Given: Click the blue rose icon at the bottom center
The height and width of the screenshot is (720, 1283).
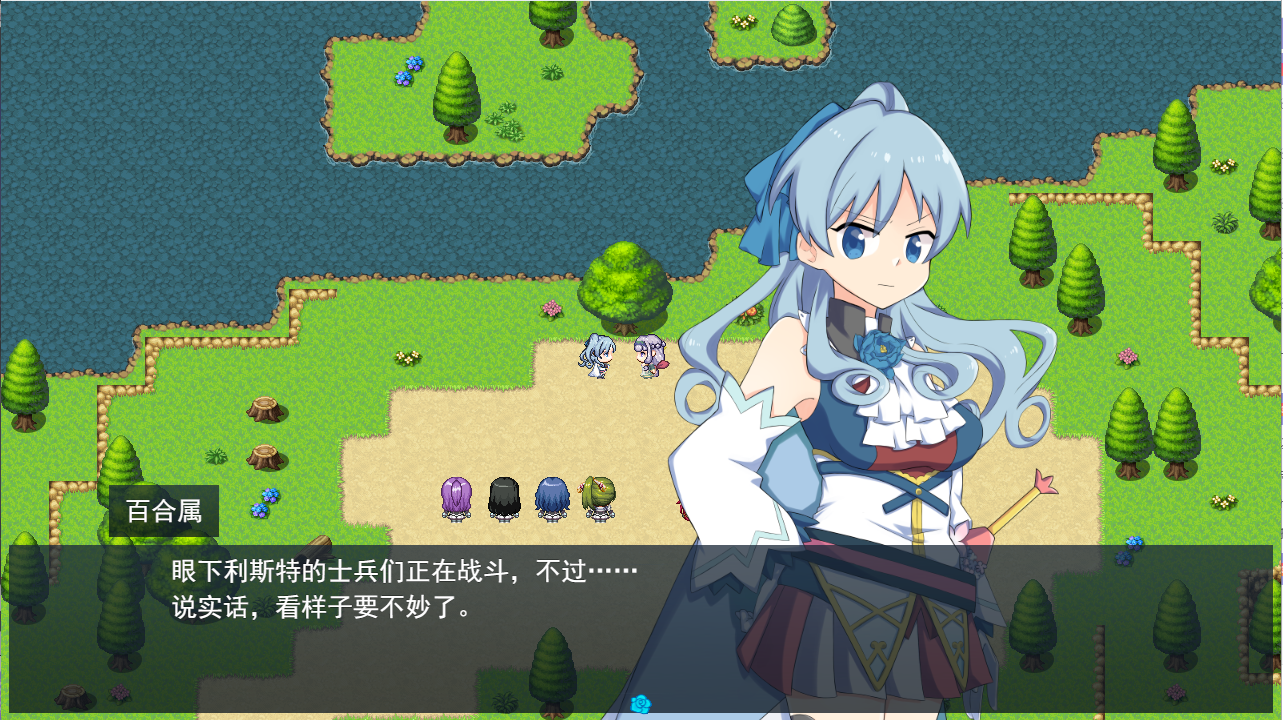Looking at the screenshot, I should 640,705.
